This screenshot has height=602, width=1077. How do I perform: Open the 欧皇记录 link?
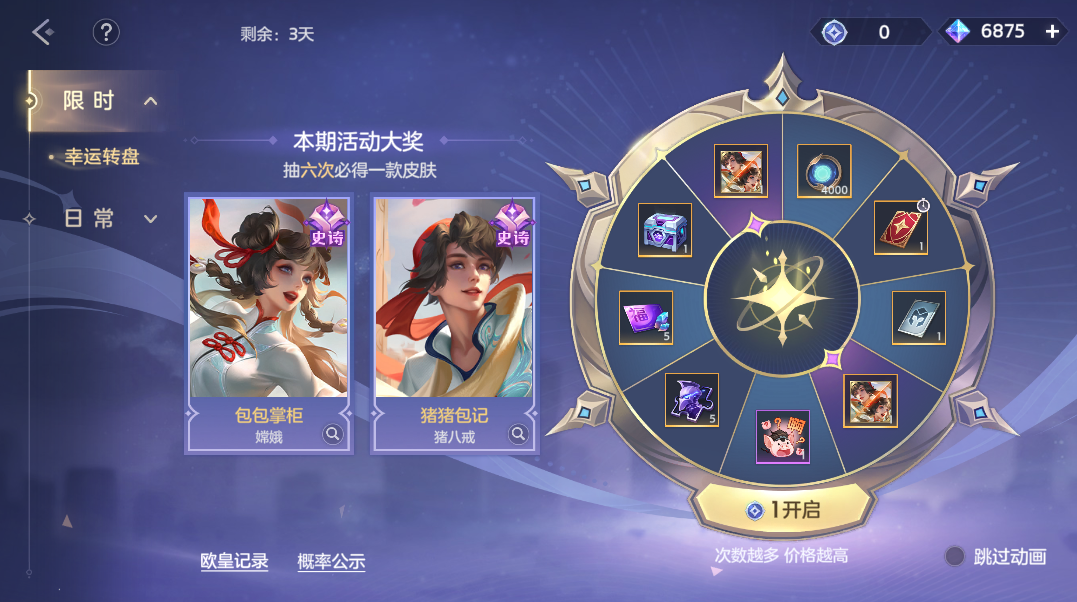(x=234, y=562)
